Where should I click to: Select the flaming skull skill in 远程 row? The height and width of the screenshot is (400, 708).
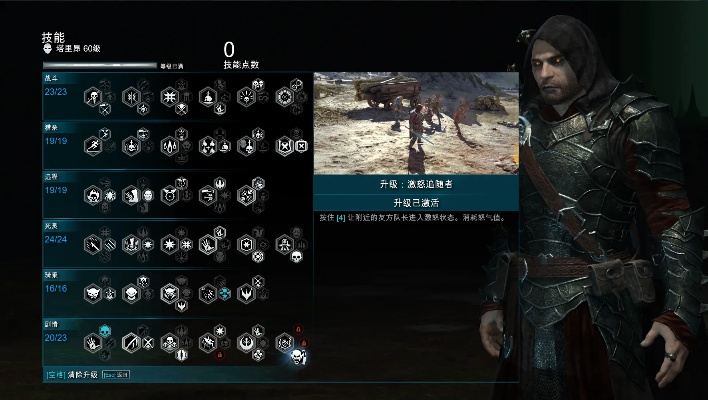[92, 195]
